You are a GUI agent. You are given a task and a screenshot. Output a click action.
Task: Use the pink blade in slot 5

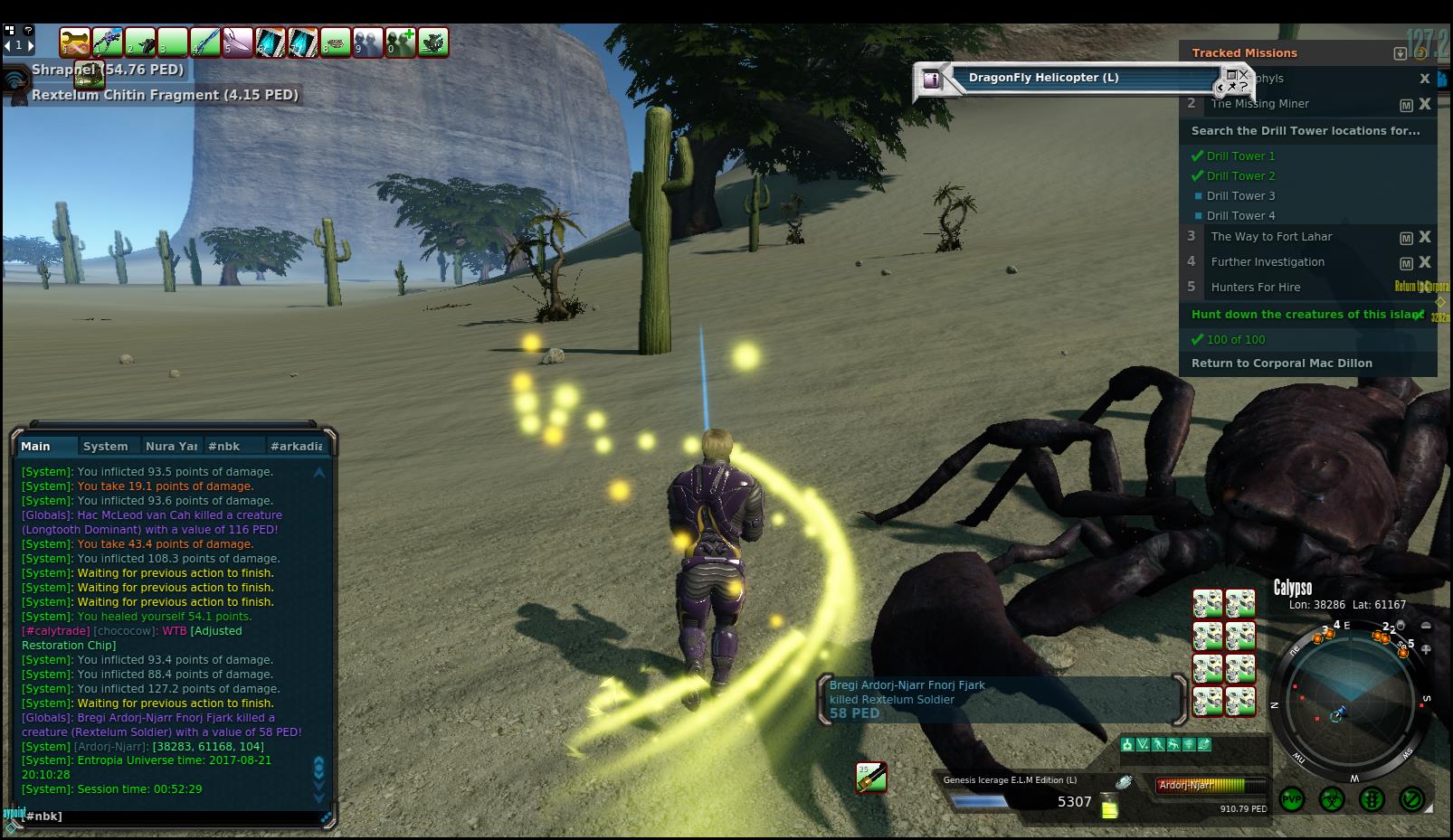click(238, 42)
